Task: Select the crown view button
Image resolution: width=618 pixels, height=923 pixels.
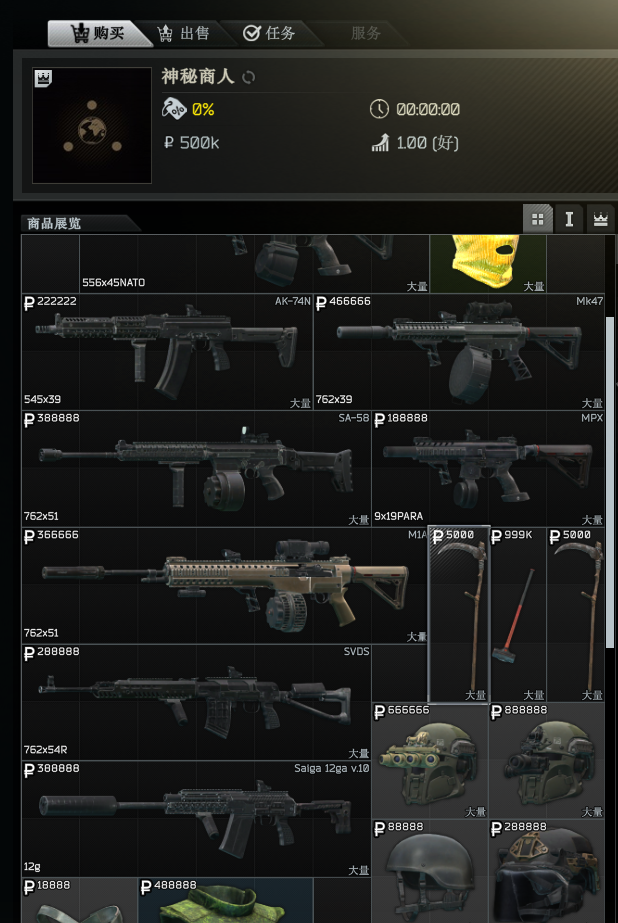Action: coord(600,219)
